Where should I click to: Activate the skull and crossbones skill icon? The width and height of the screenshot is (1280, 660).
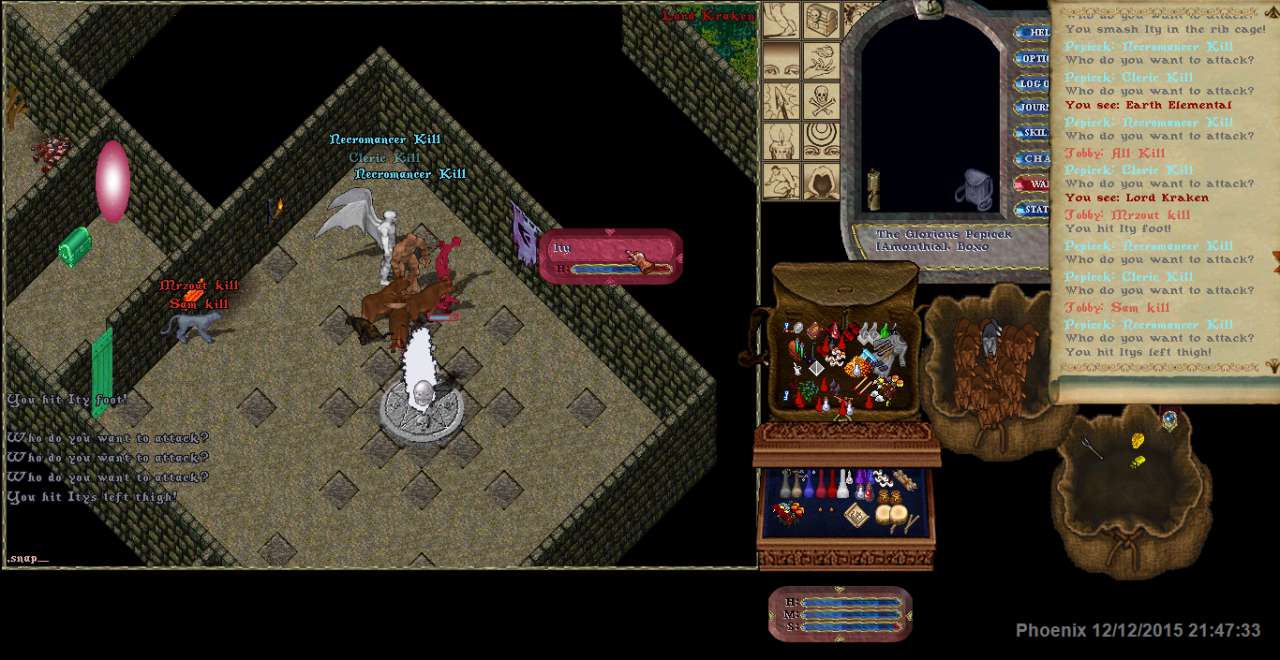click(x=822, y=101)
